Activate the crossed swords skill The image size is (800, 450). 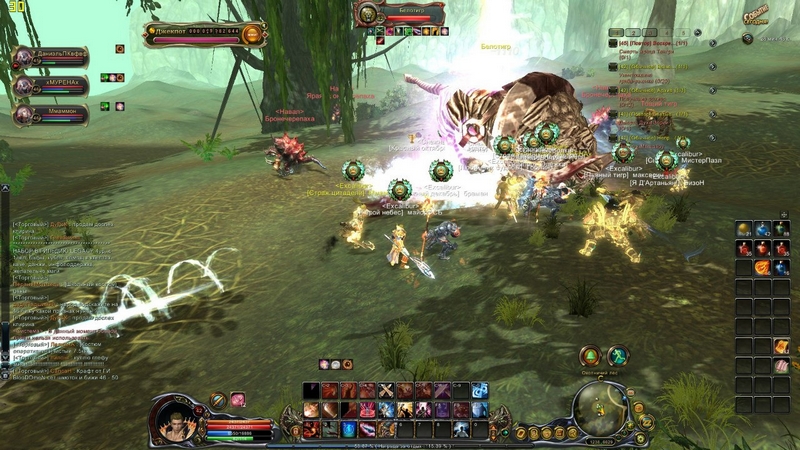tap(385, 390)
